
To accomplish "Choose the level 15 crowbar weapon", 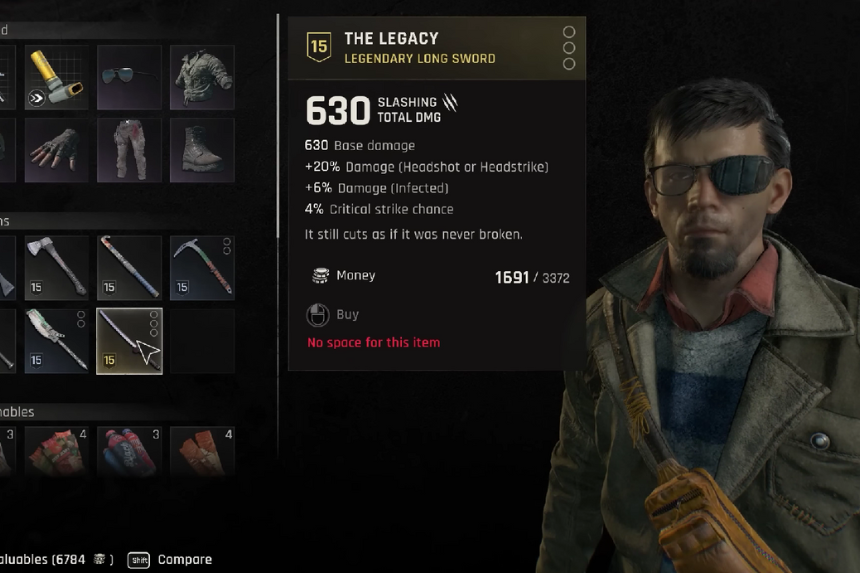I will 129,267.
